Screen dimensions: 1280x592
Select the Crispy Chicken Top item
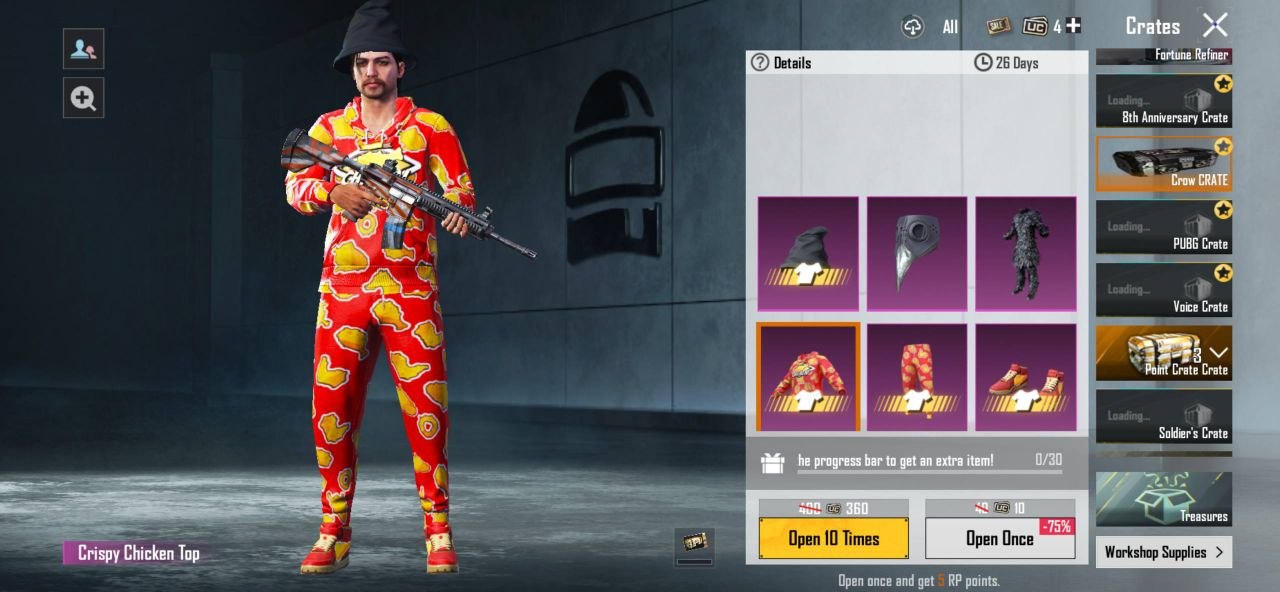(808, 377)
